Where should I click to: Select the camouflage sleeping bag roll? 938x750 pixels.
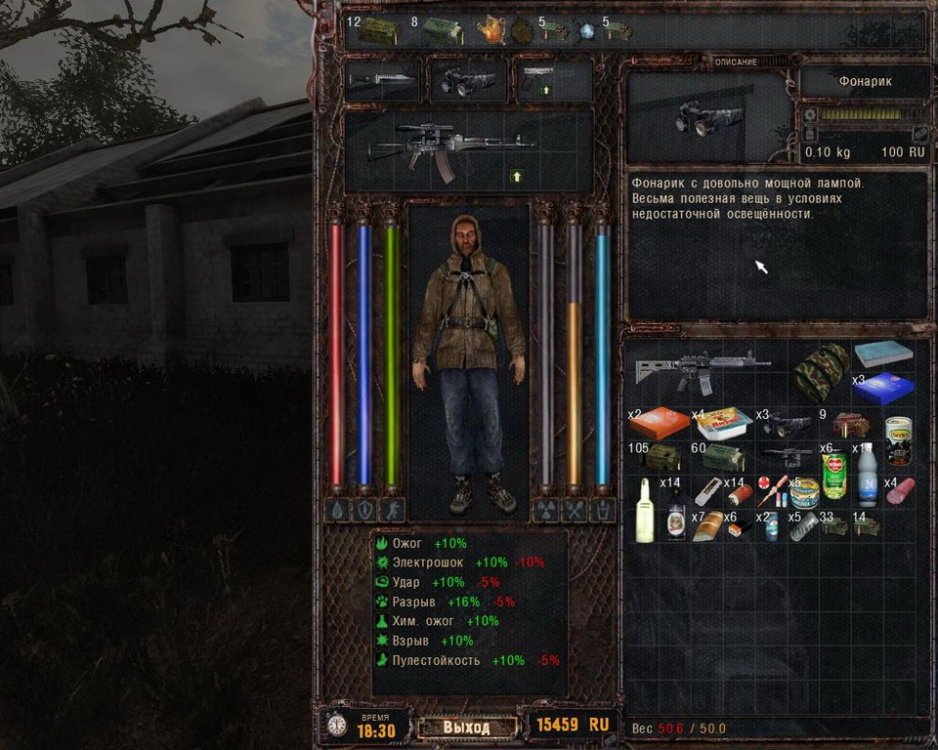(x=821, y=373)
